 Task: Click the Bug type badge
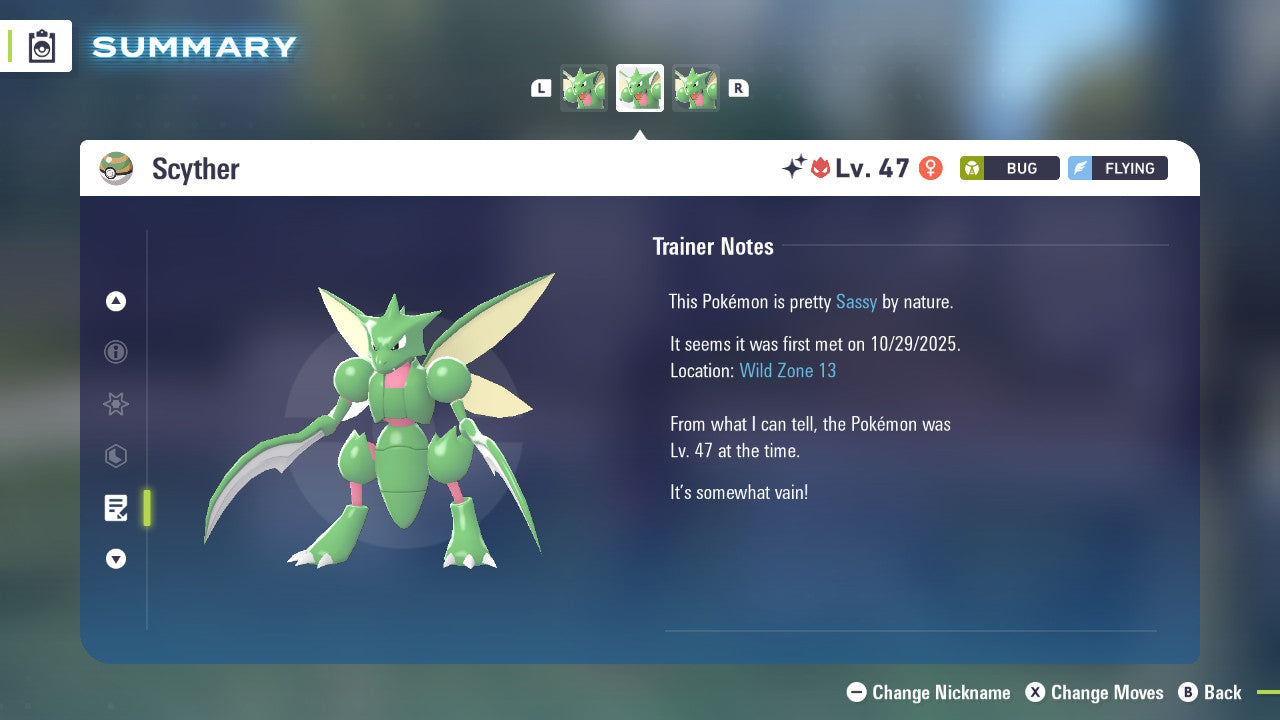coord(1009,168)
